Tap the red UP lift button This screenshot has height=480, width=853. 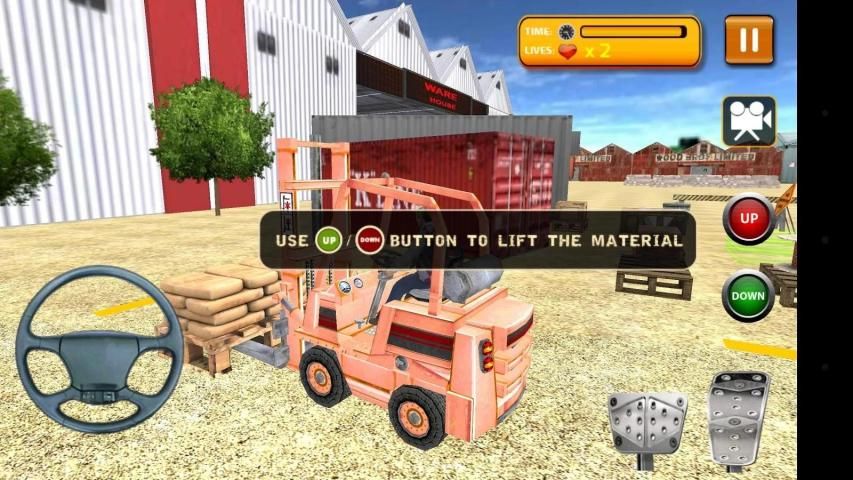coord(748,219)
